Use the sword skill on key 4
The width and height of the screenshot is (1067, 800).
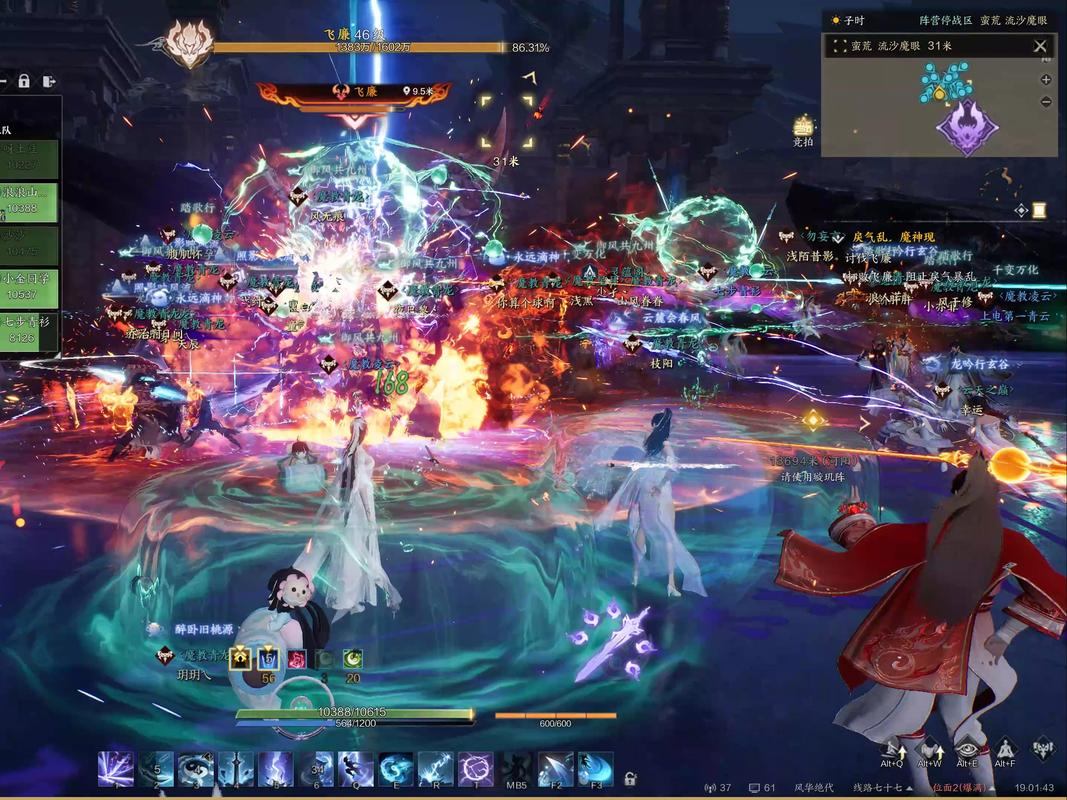point(235,769)
